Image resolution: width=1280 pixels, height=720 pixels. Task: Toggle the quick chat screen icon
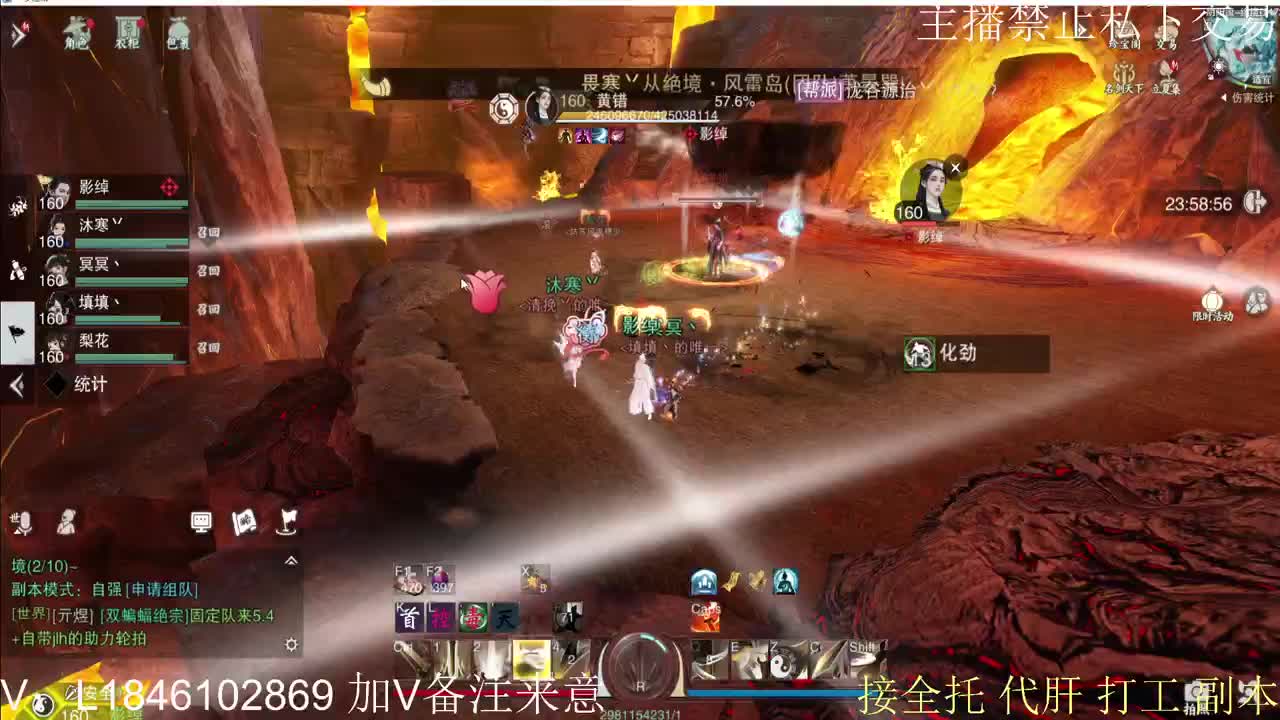tap(202, 523)
